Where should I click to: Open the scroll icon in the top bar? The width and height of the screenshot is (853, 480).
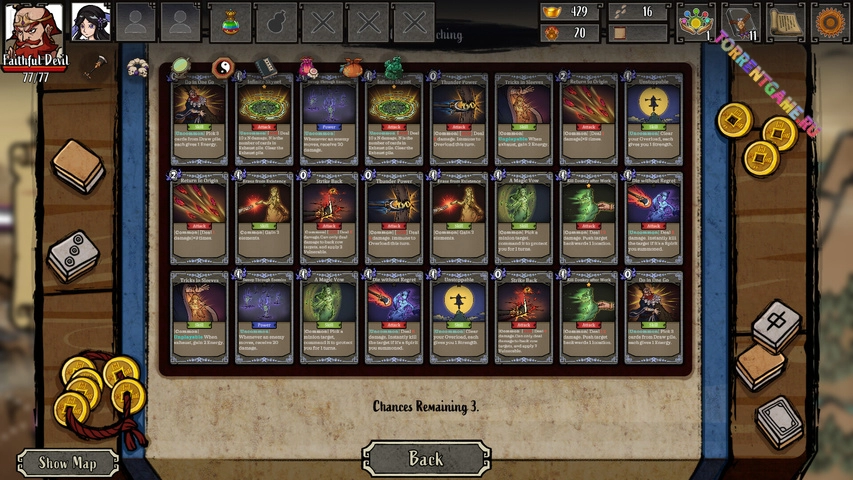(x=785, y=22)
